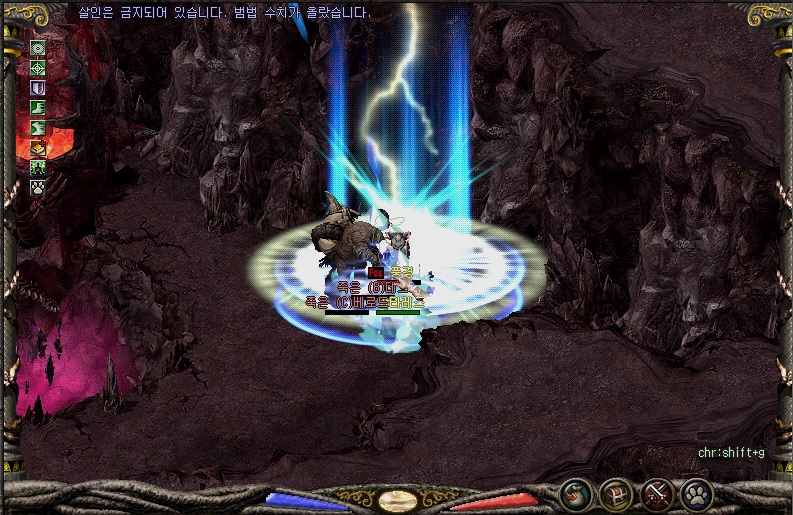Open the round paw print pet button
This screenshot has height=515, width=793.
coord(696,493)
